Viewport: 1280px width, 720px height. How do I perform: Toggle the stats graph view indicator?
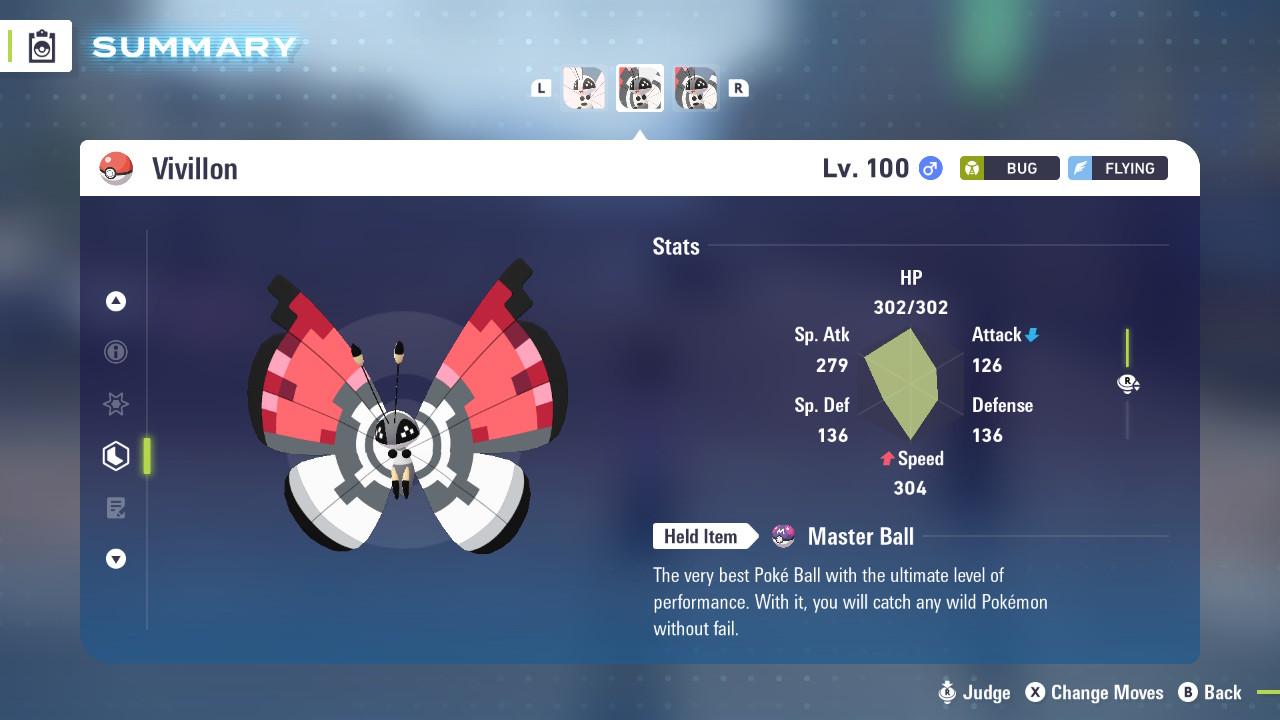pyautogui.click(x=1128, y=383)
